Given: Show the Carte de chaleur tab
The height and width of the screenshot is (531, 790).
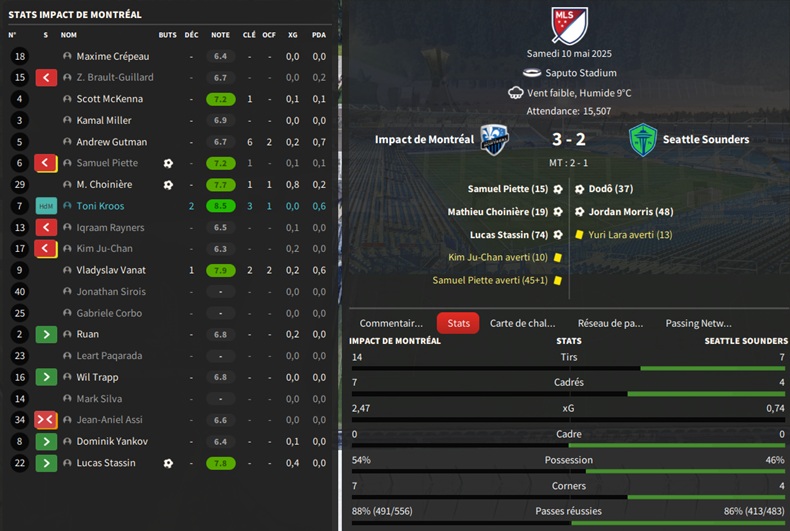Looking at the screenshot, I should click(x=522, y=323).
